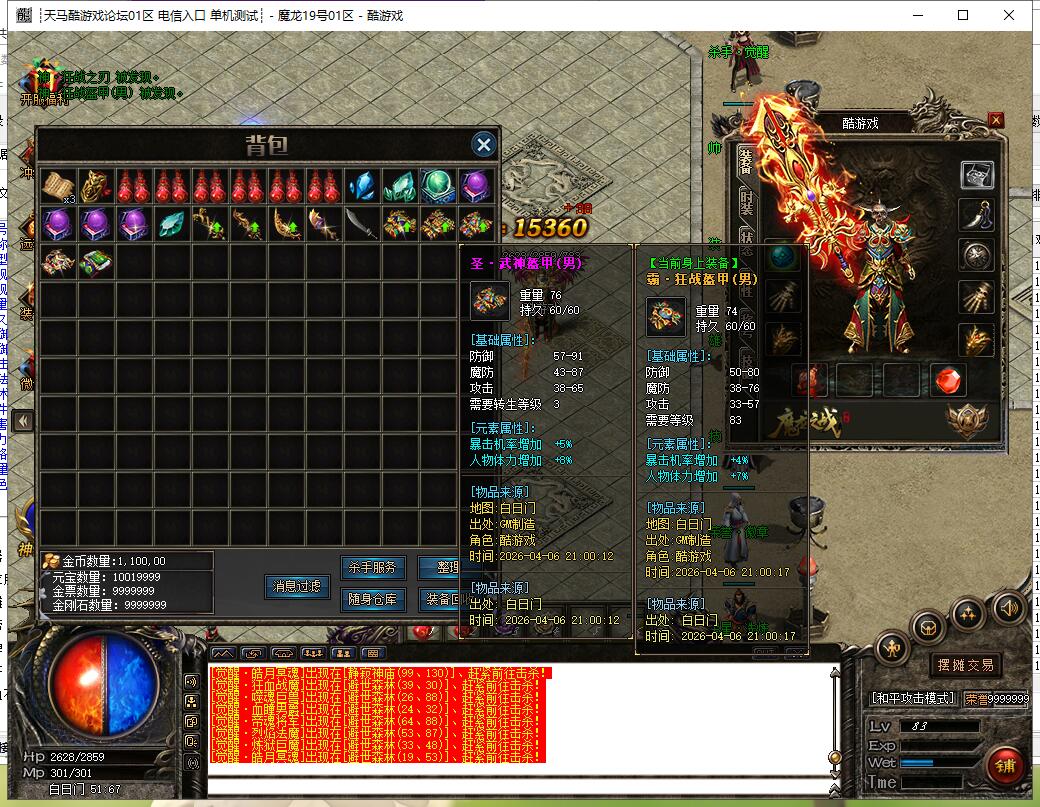Select the horn necklace equipment slot
The image size is (1040, 807).
coord(977,215)
